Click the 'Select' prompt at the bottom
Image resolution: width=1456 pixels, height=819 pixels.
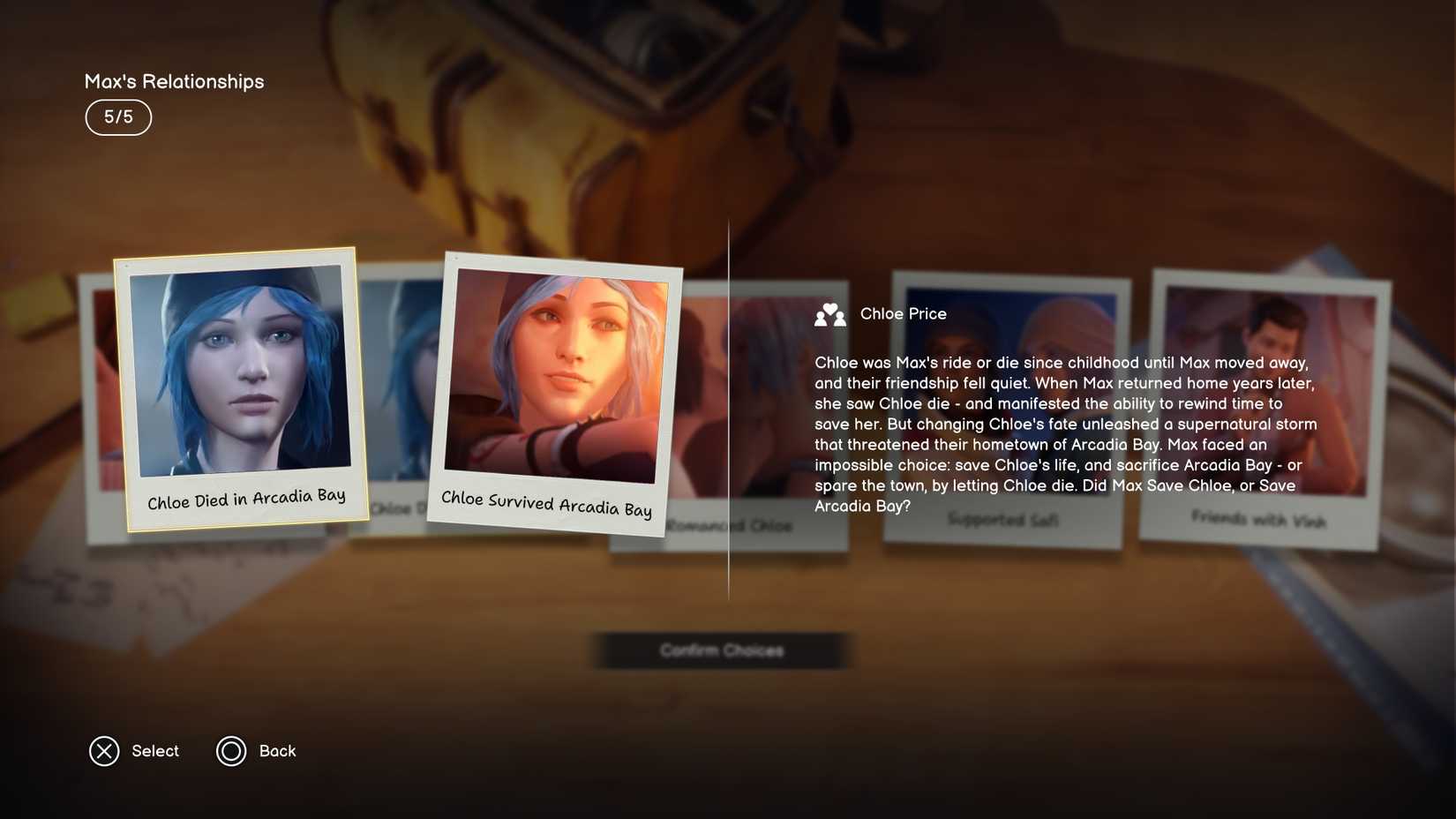156,751
